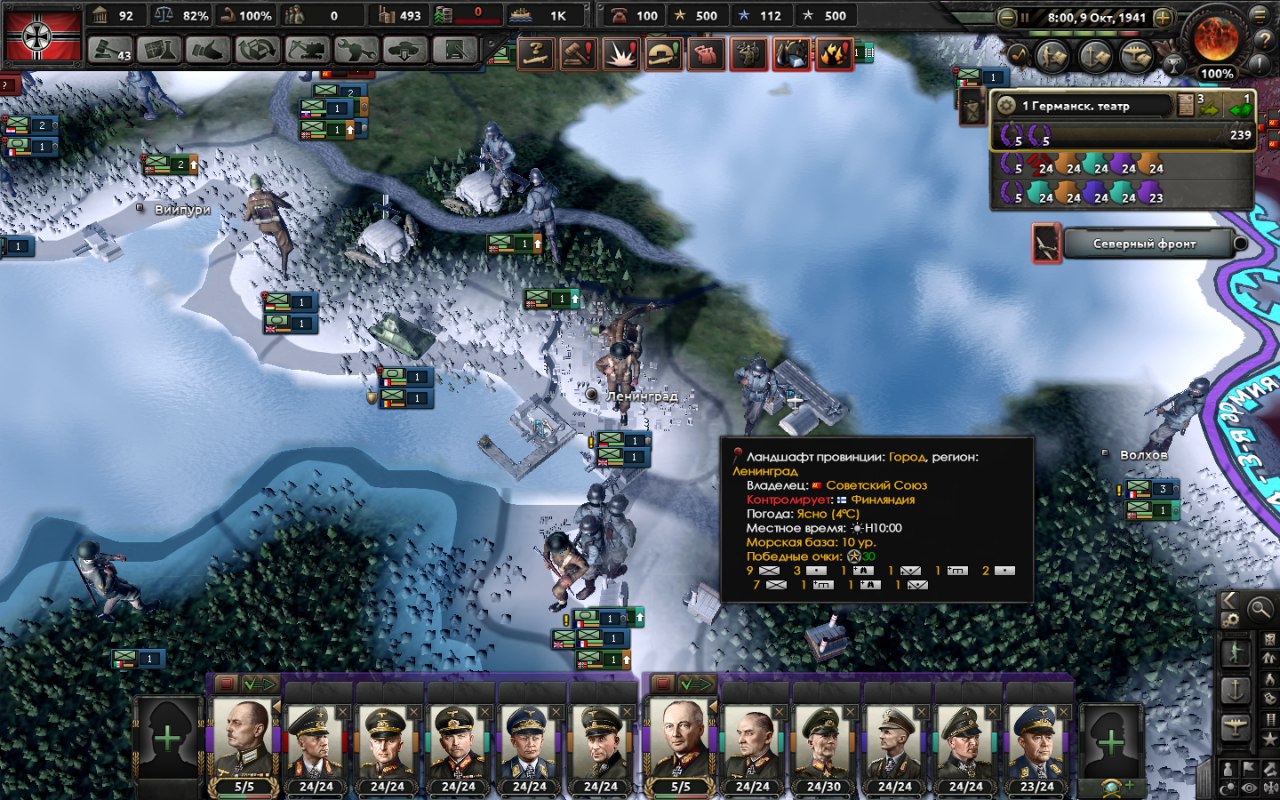Open the diplomacy handshake menu
Screen dimensions: 1280x800
point(208,49)
